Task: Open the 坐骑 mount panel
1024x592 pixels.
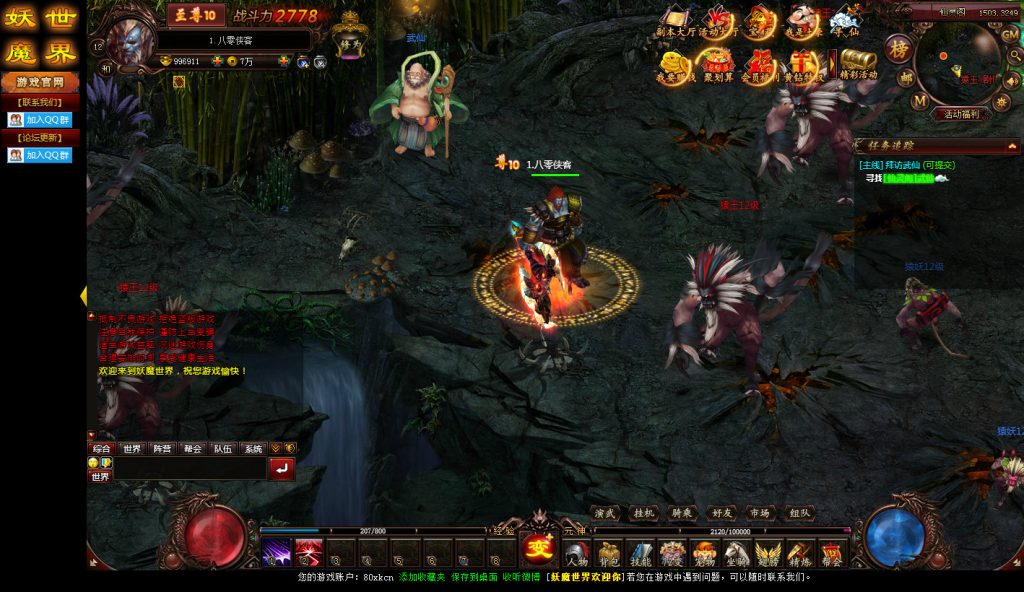Action: click(x=736, y=553)
